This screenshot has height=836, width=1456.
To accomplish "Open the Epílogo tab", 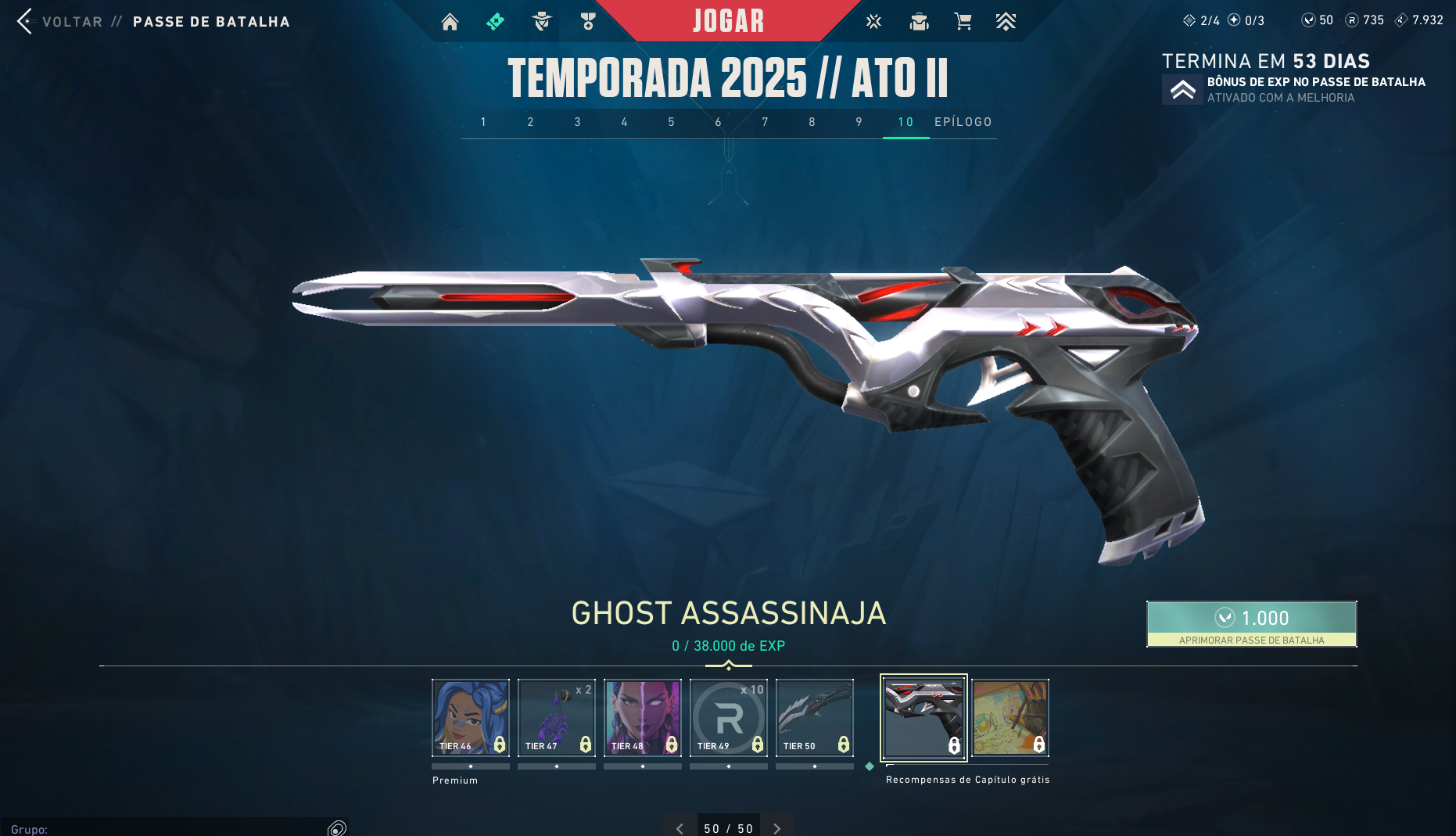I will (963, 122).
